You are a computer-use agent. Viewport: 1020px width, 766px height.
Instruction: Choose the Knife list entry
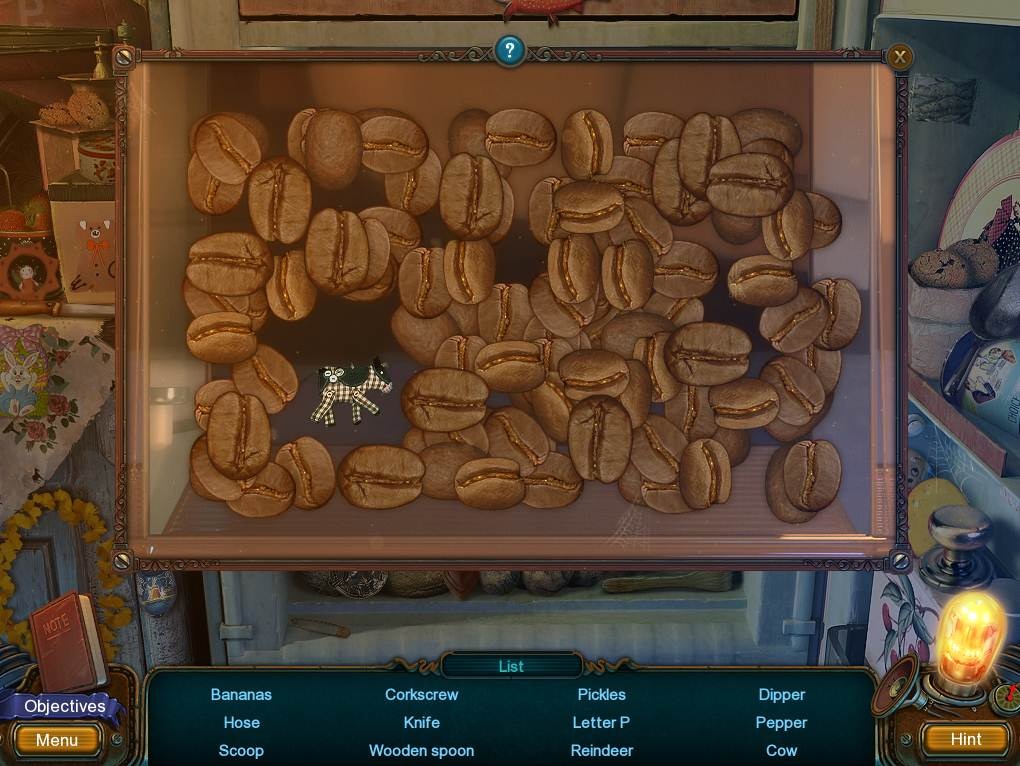421,722
